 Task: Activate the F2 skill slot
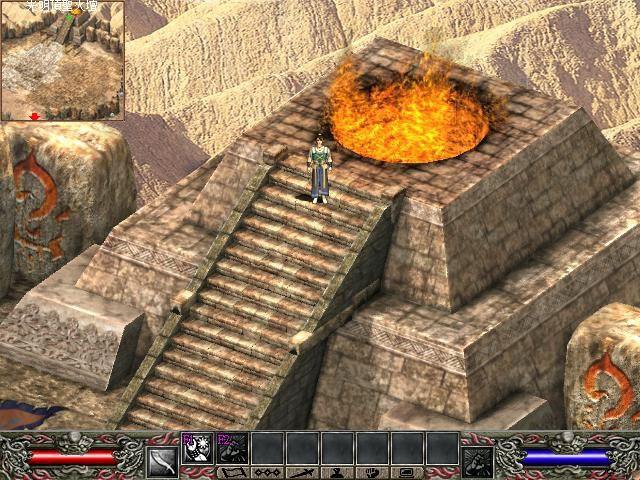point(231,448)
